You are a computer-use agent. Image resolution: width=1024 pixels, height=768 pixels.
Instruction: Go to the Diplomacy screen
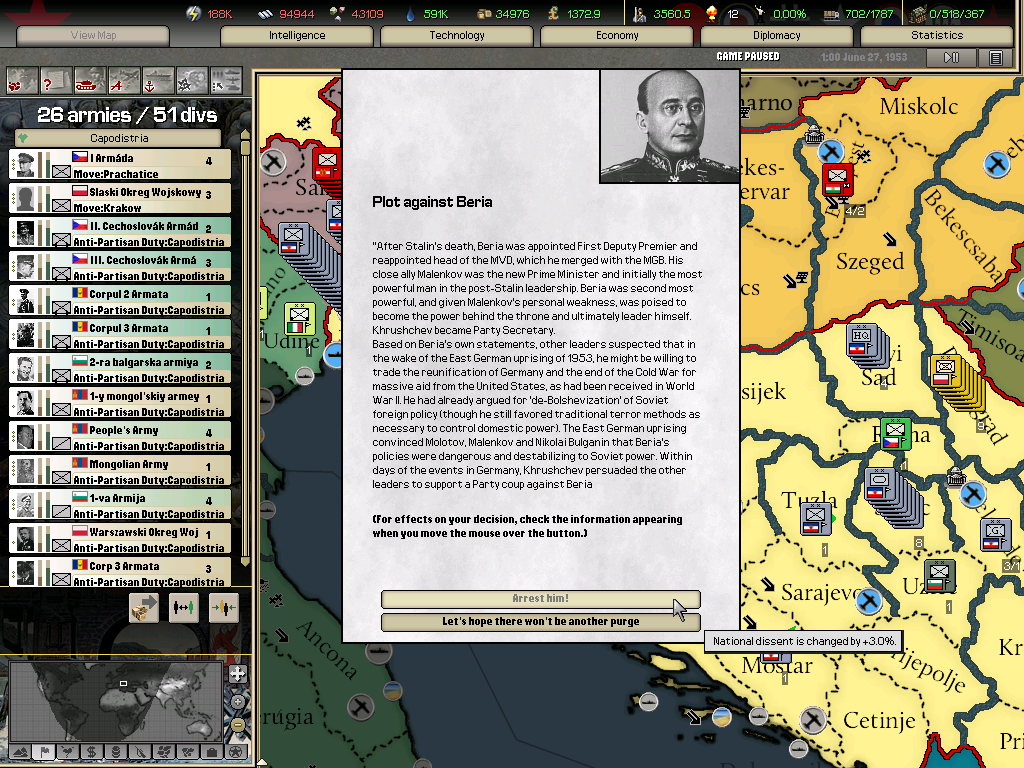click(777, 36)
